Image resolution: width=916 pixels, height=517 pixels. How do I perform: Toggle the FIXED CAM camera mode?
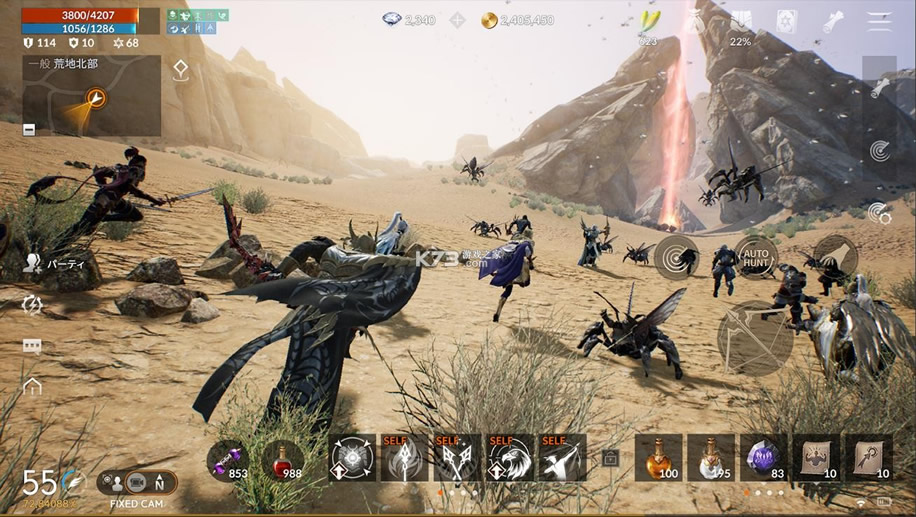137,483
